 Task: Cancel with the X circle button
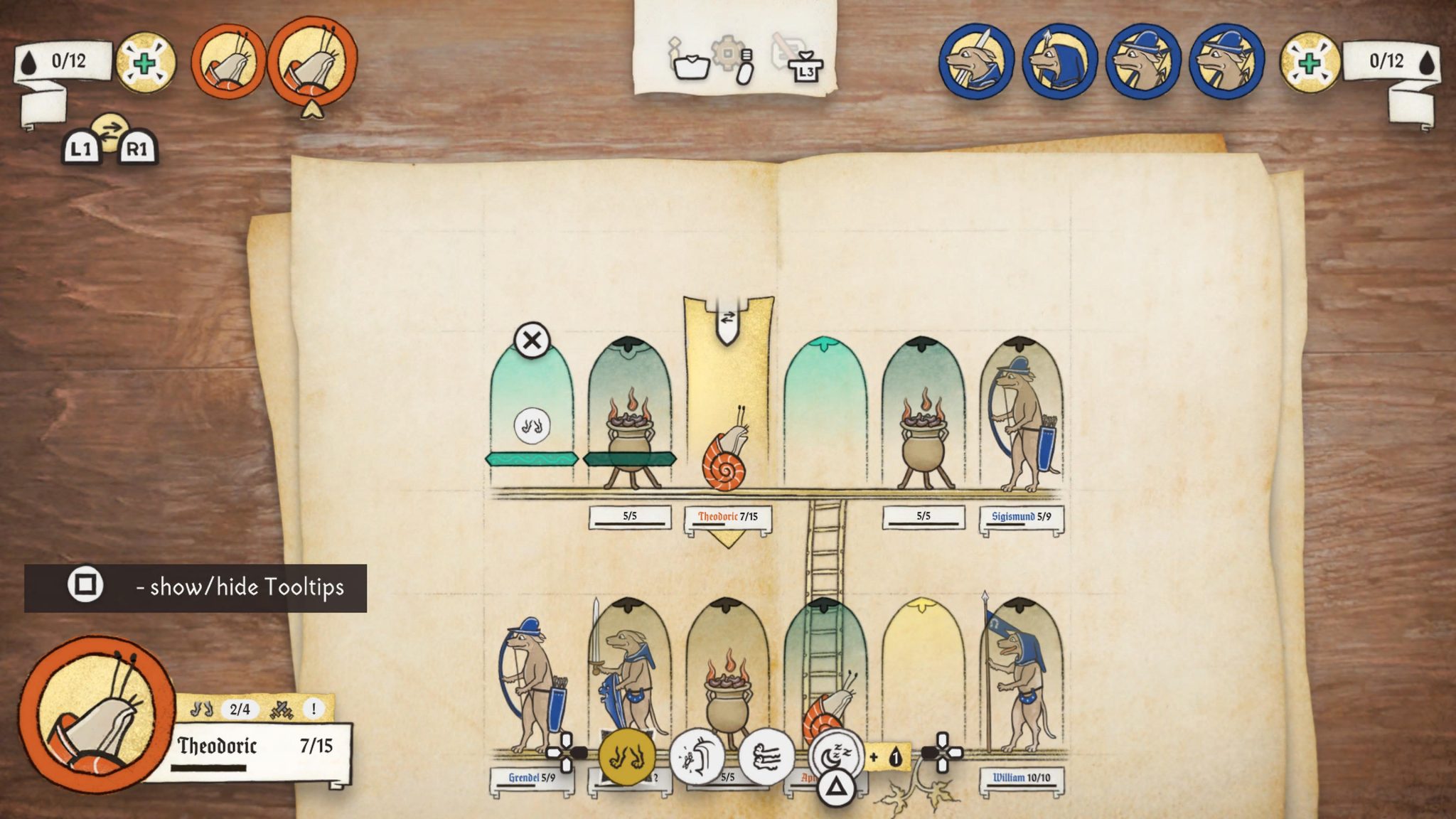(532, 340)
